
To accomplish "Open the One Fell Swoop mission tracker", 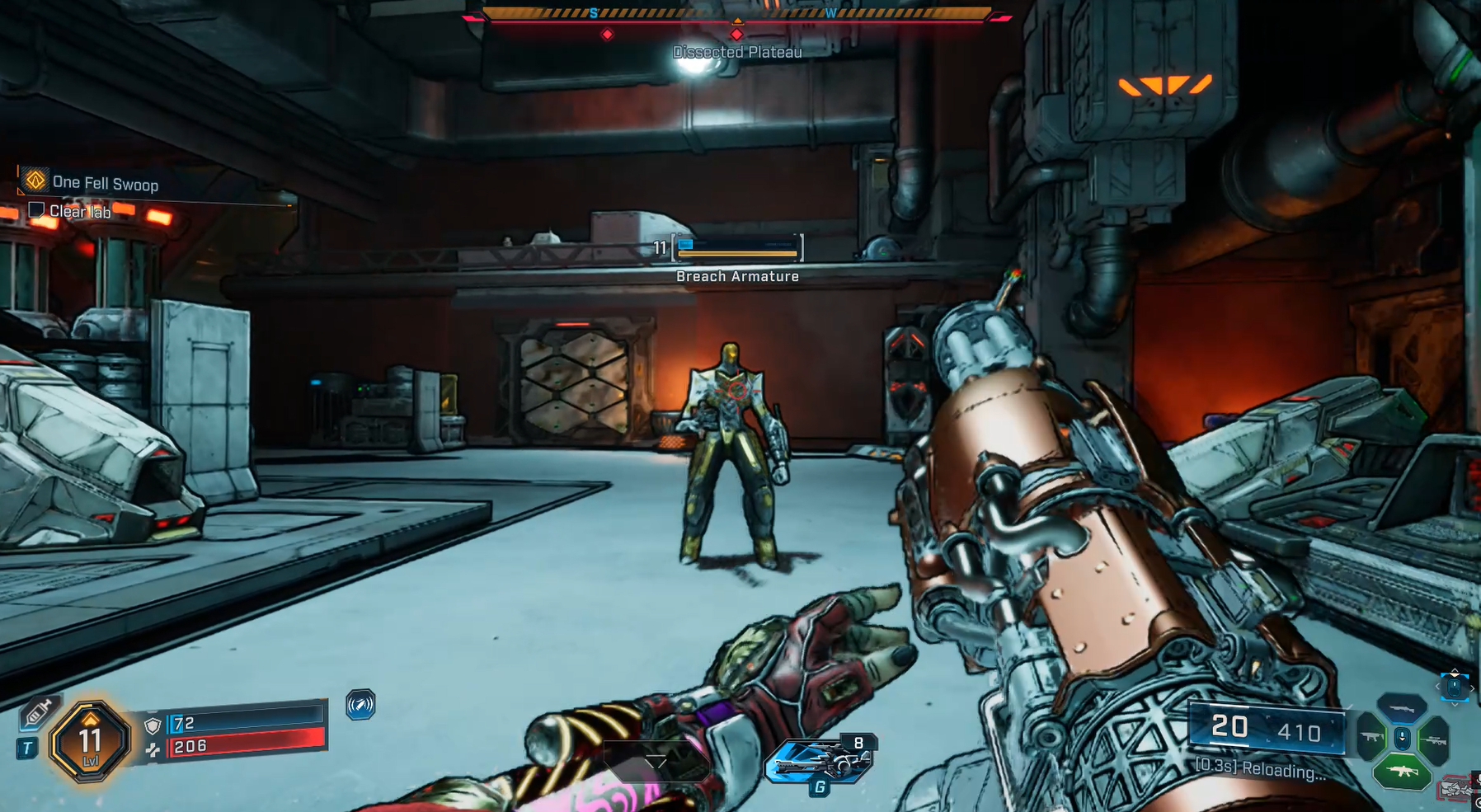I will click(x=105, y=183).
